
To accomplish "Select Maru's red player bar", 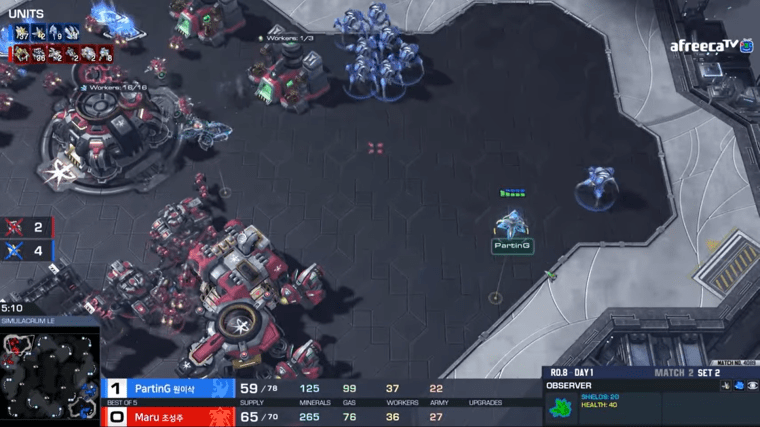I will (x=168, y=416).
